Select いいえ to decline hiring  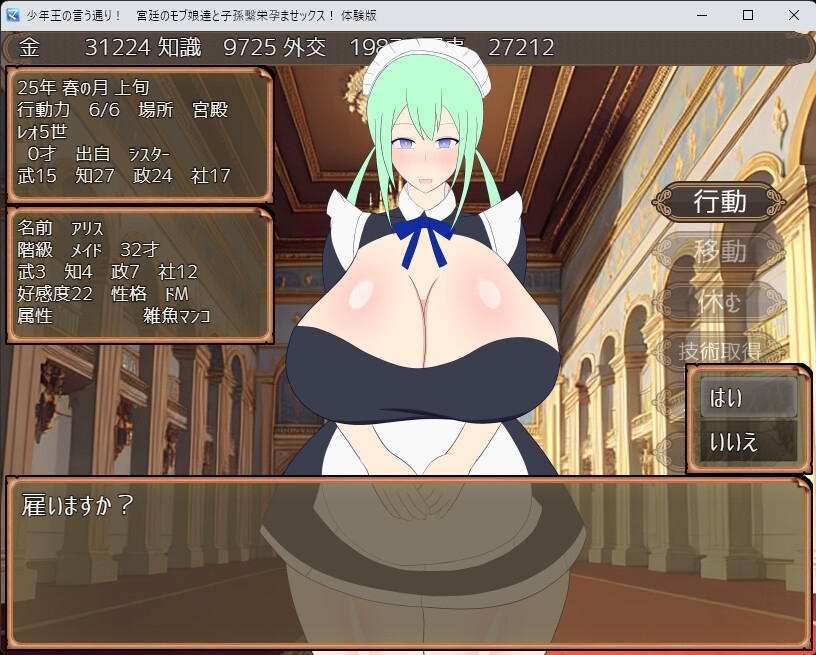click(742, 441)
